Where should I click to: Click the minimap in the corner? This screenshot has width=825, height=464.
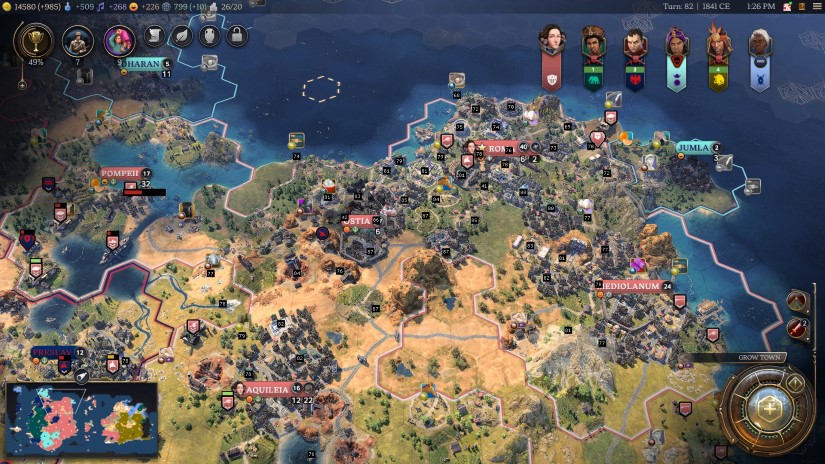81,419
